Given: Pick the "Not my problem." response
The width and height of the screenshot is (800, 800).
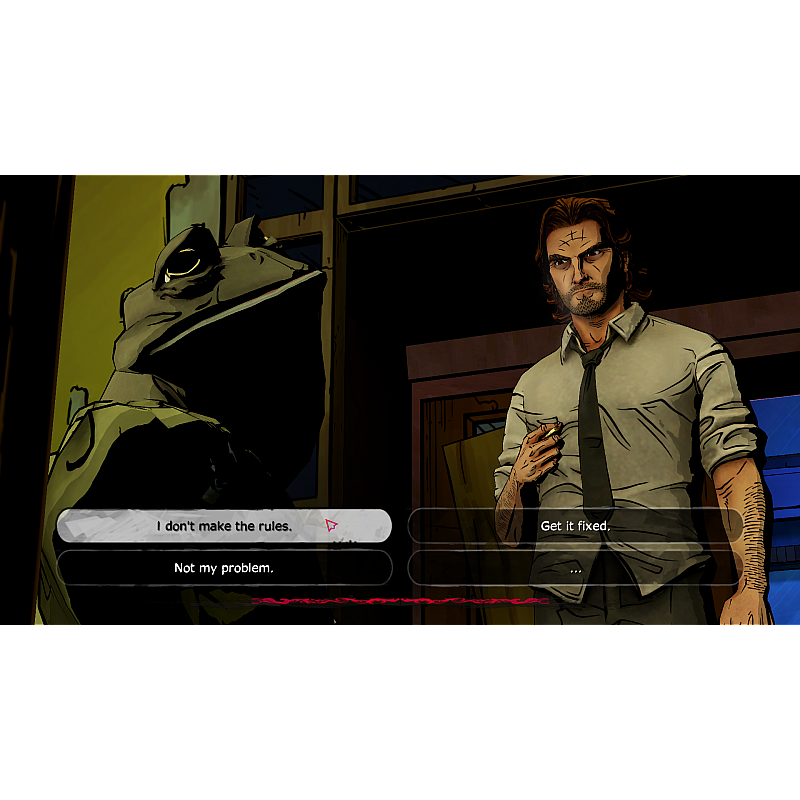Looking at the screenshot, I should click(224, 568).
